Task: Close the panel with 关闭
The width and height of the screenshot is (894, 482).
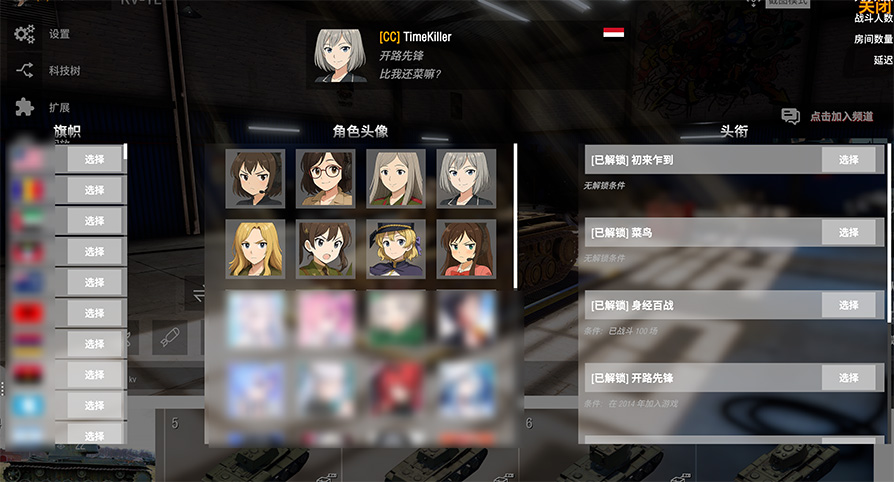Action: click(x=872, y=7)
